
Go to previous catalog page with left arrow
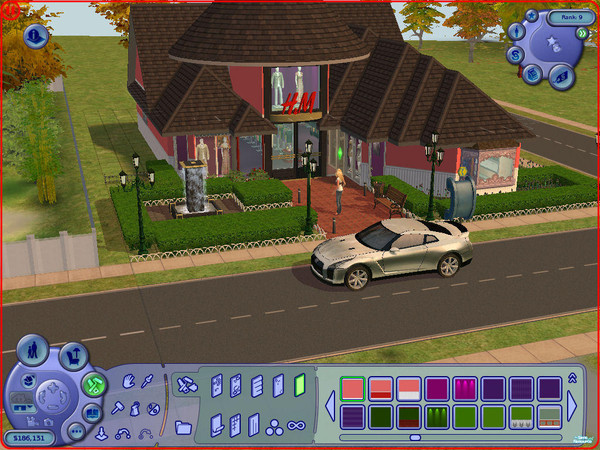[330, 403]
